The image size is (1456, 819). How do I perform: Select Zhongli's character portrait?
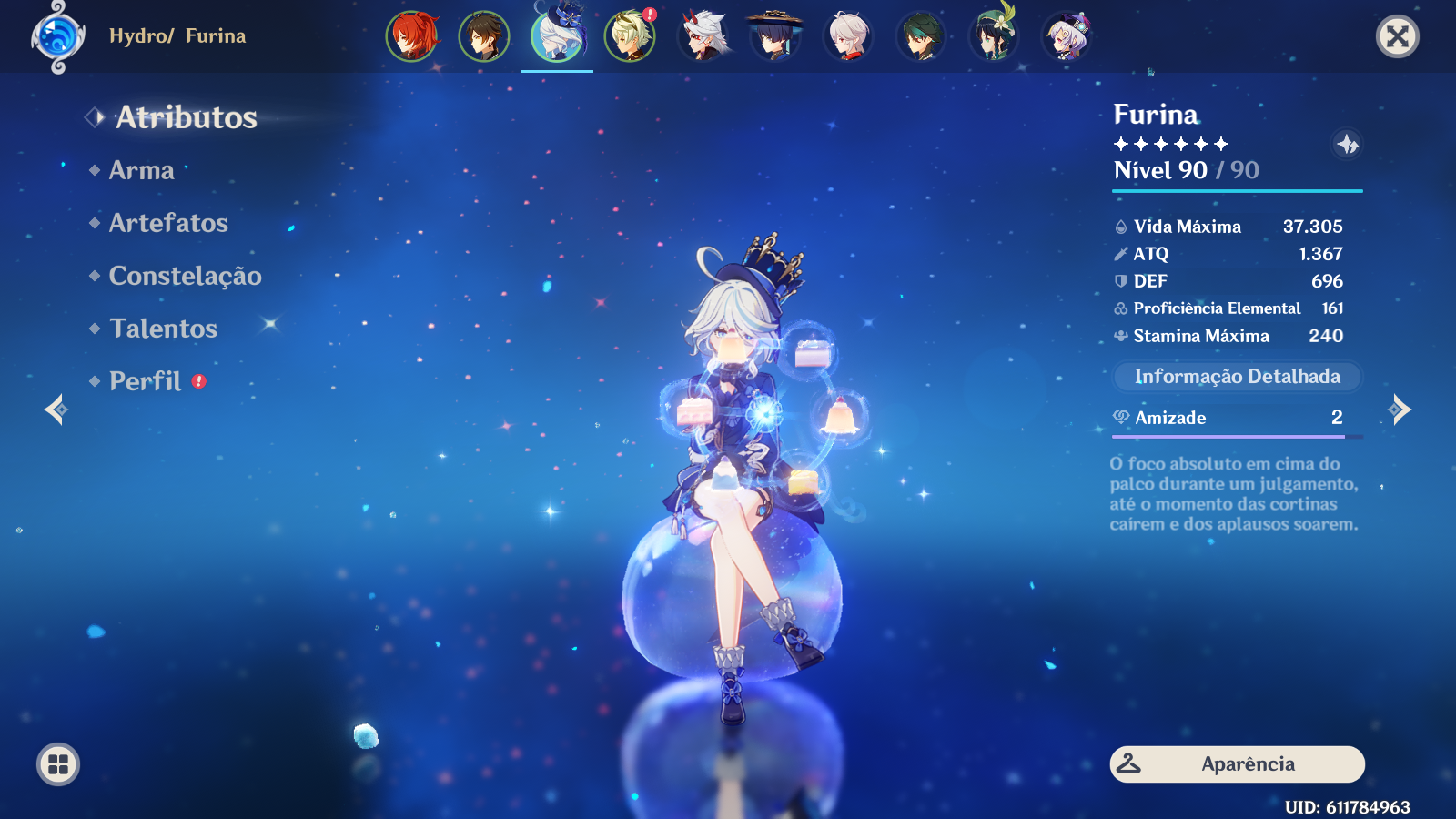(x=485, y=38)
